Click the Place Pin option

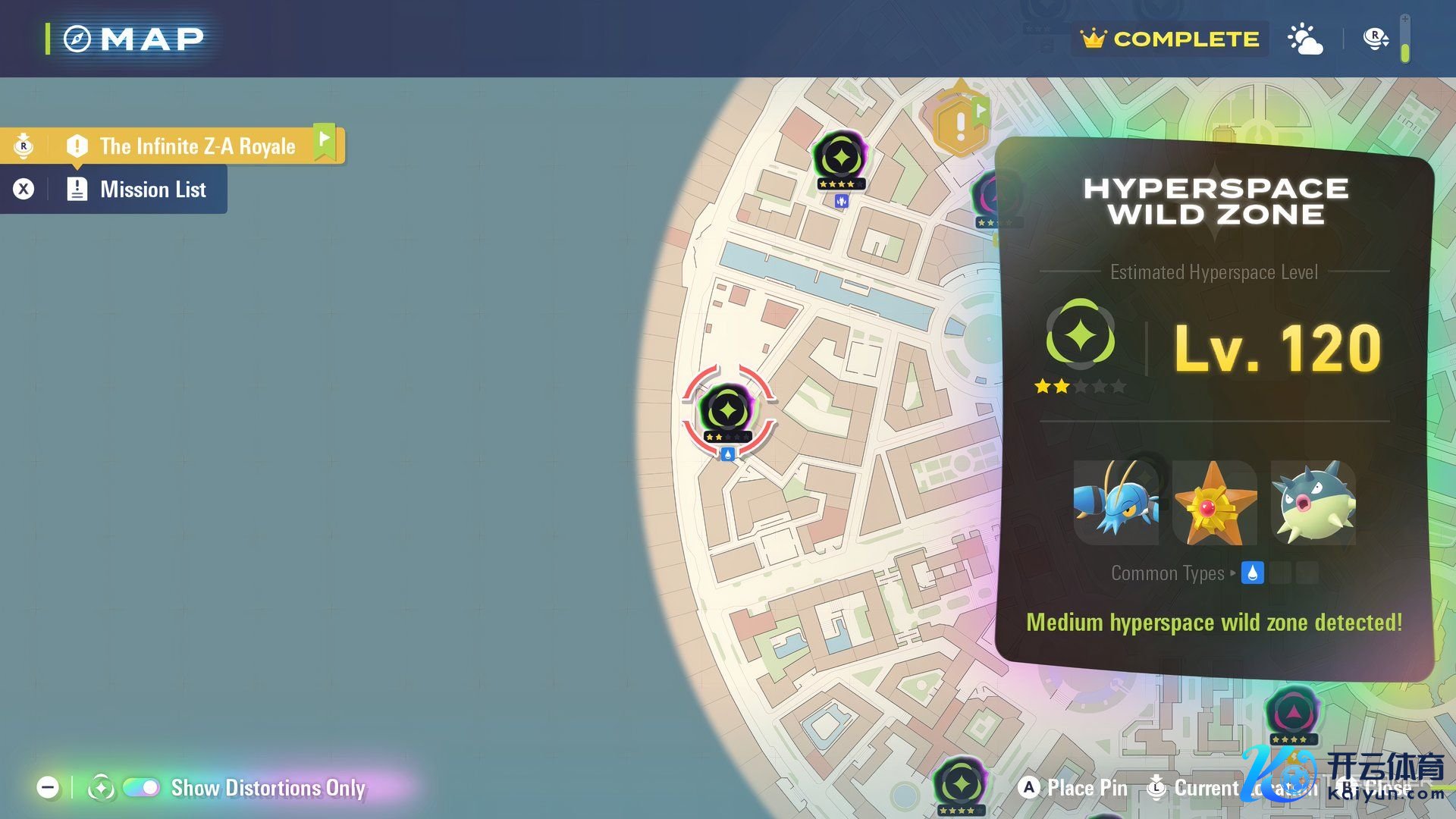tap(1074, 788)
